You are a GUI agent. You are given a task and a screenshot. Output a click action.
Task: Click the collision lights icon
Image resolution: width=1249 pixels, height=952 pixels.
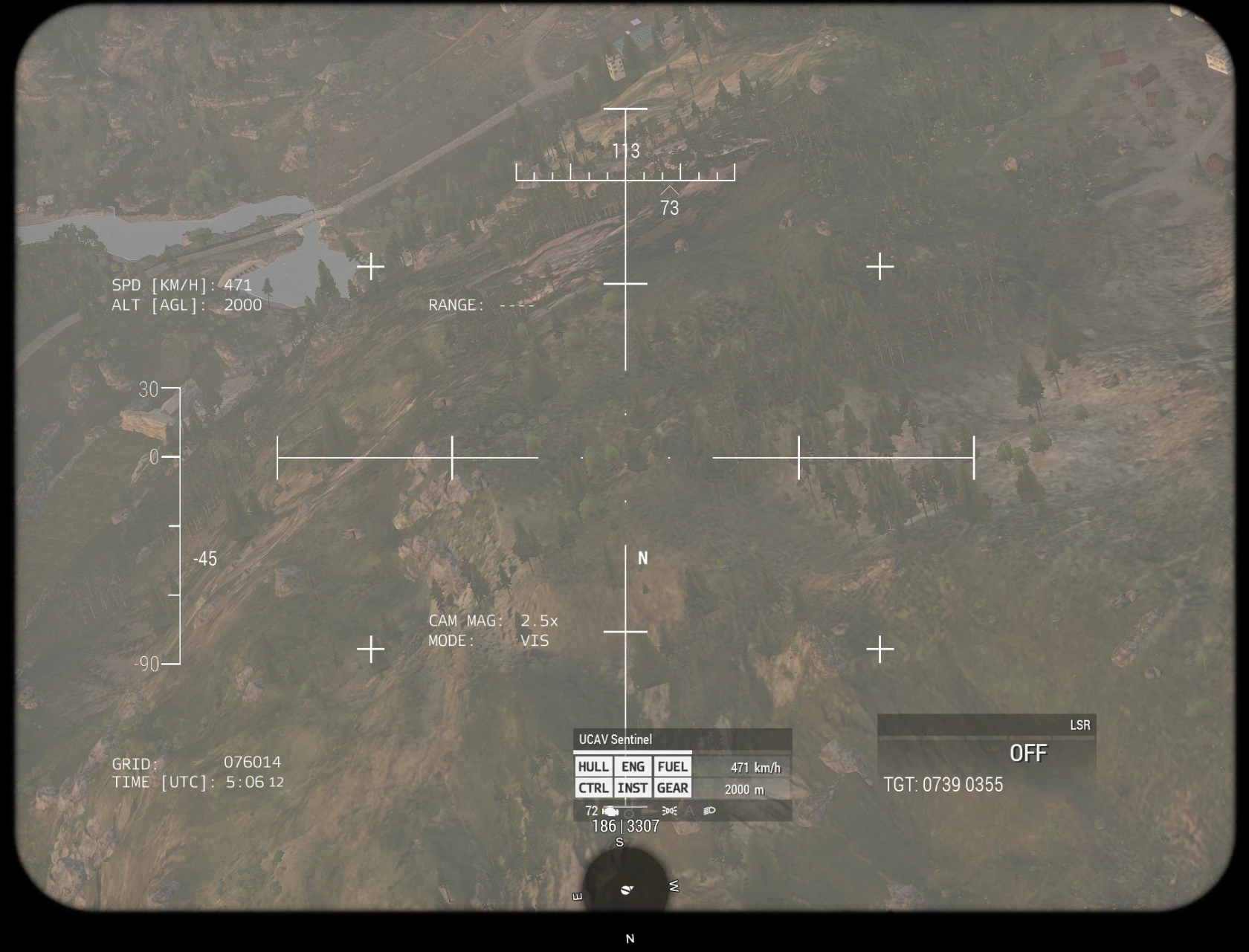point(669,811)
